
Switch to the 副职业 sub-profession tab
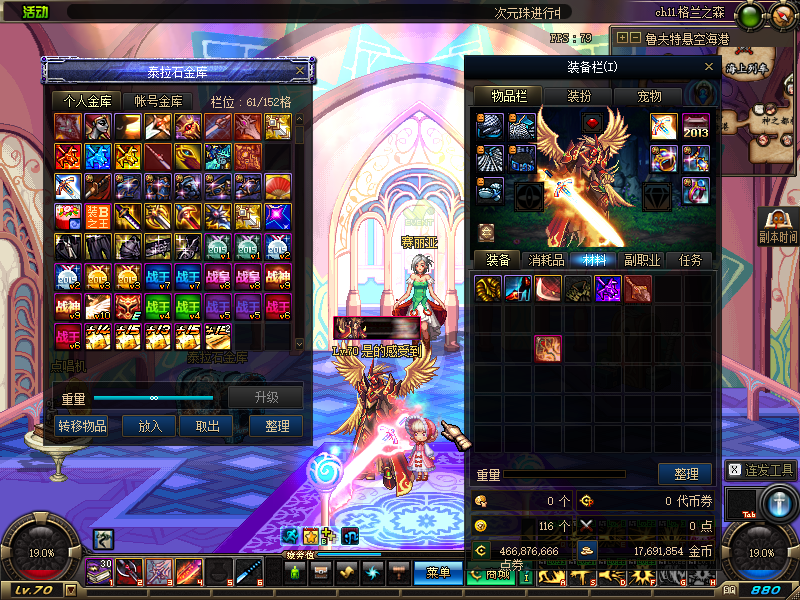pos(641,260)
